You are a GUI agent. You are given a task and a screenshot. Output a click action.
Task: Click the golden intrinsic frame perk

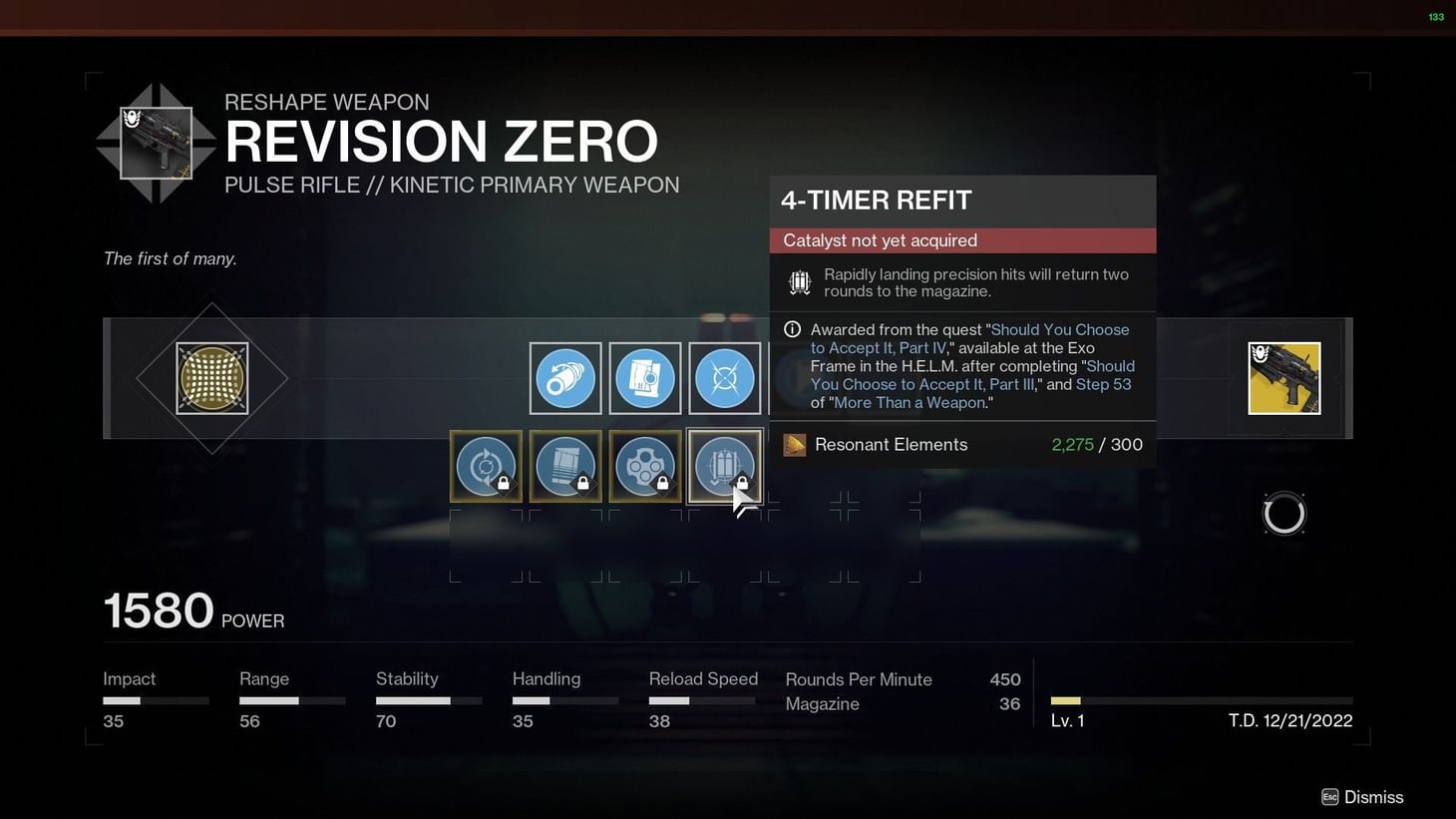pyautogui.click(x=211, y=378)
